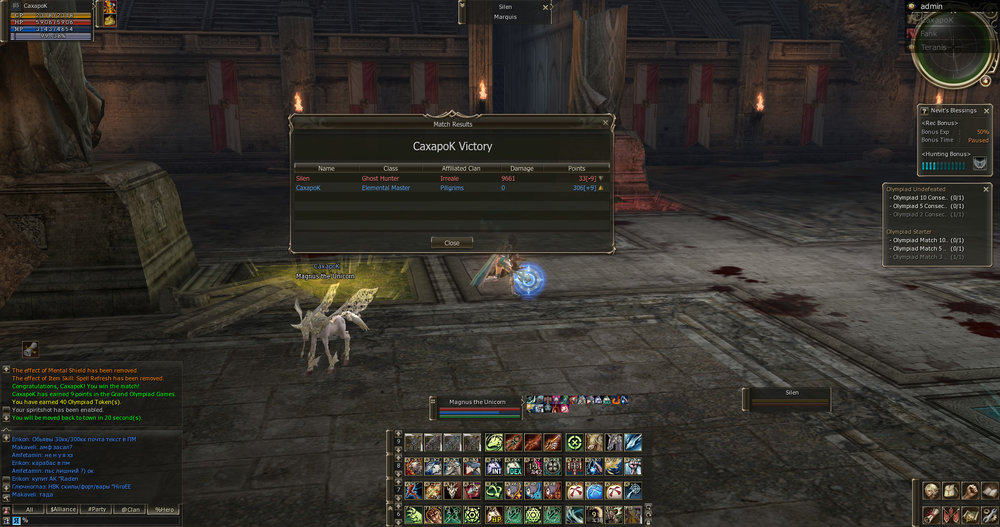
Task: Select the Silen target frame
Action: click(791, 399)
